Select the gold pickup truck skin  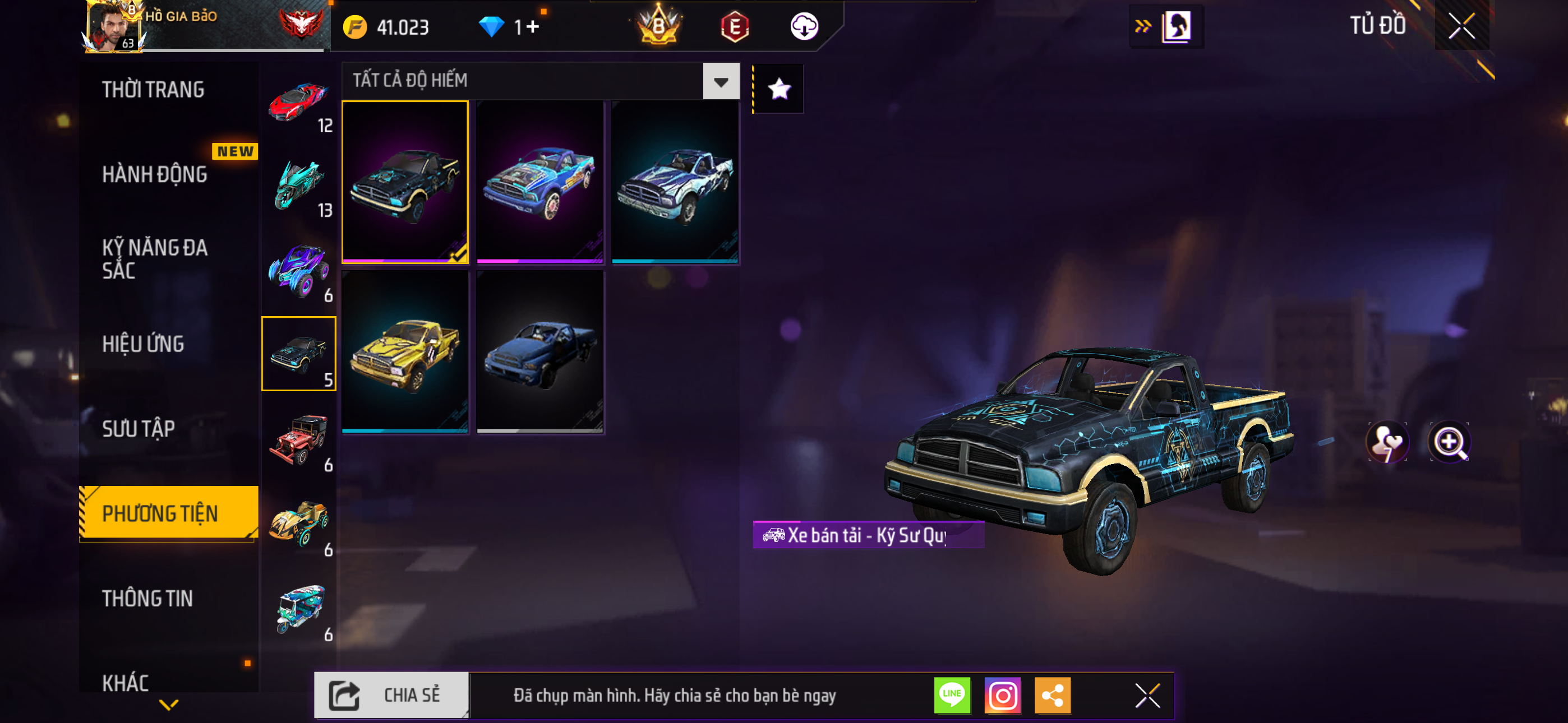(x=405, y=352)
